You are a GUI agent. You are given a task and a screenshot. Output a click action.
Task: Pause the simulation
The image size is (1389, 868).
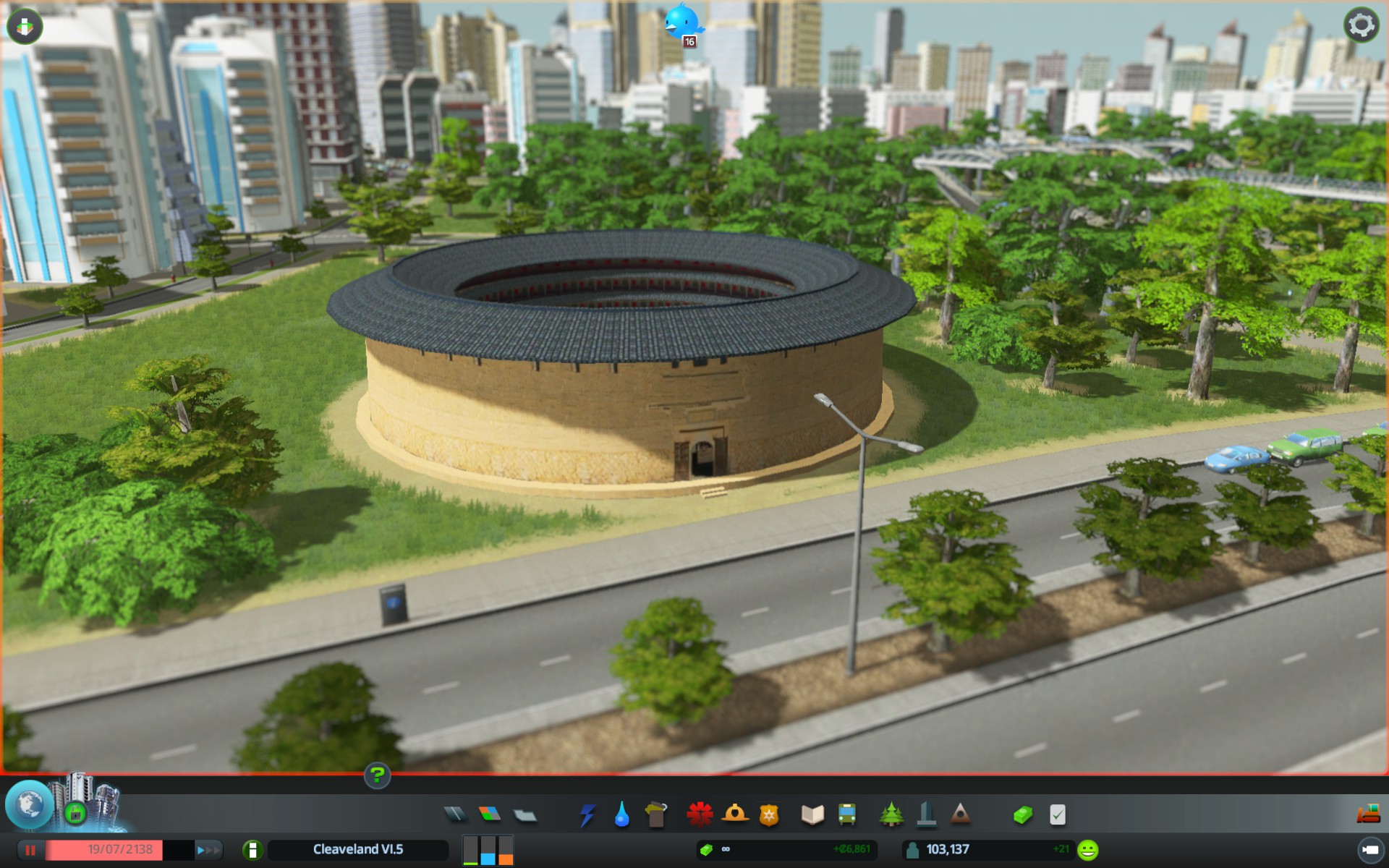coord(30,850)
